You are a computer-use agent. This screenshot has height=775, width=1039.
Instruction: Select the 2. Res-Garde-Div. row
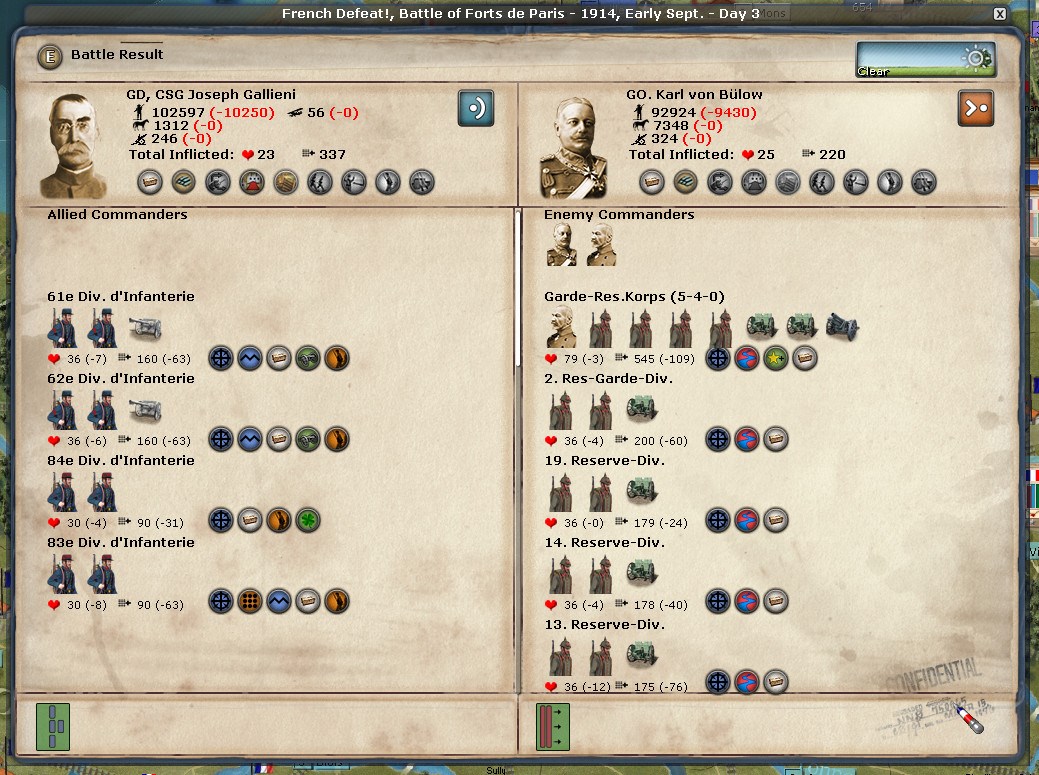[608, 379]
